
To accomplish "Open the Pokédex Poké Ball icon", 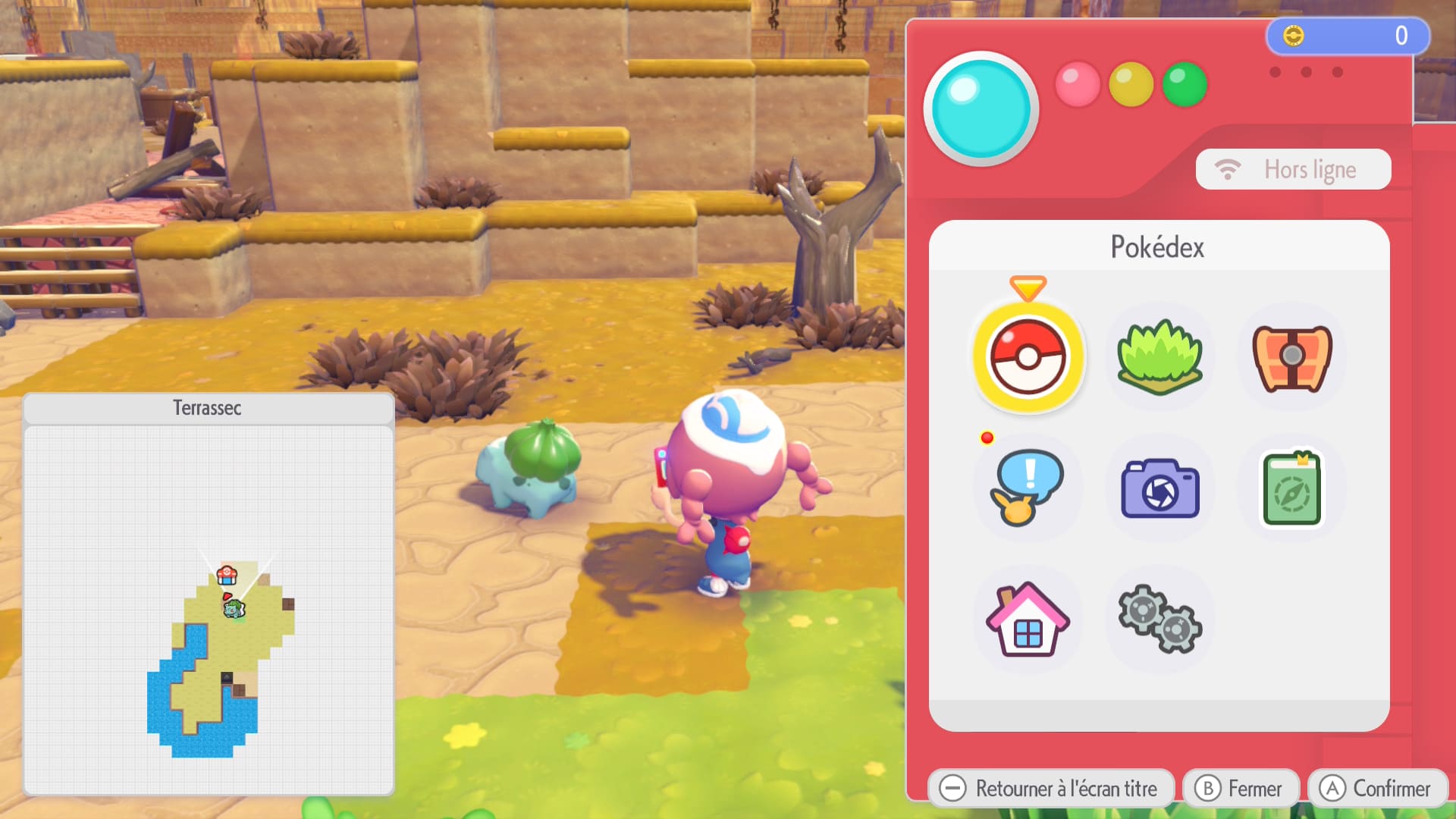I will point(1028,357).
